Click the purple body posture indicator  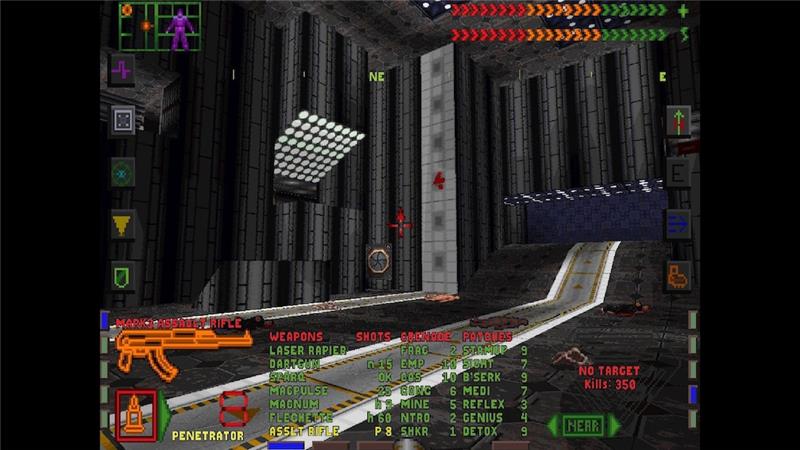coord(180,28)
